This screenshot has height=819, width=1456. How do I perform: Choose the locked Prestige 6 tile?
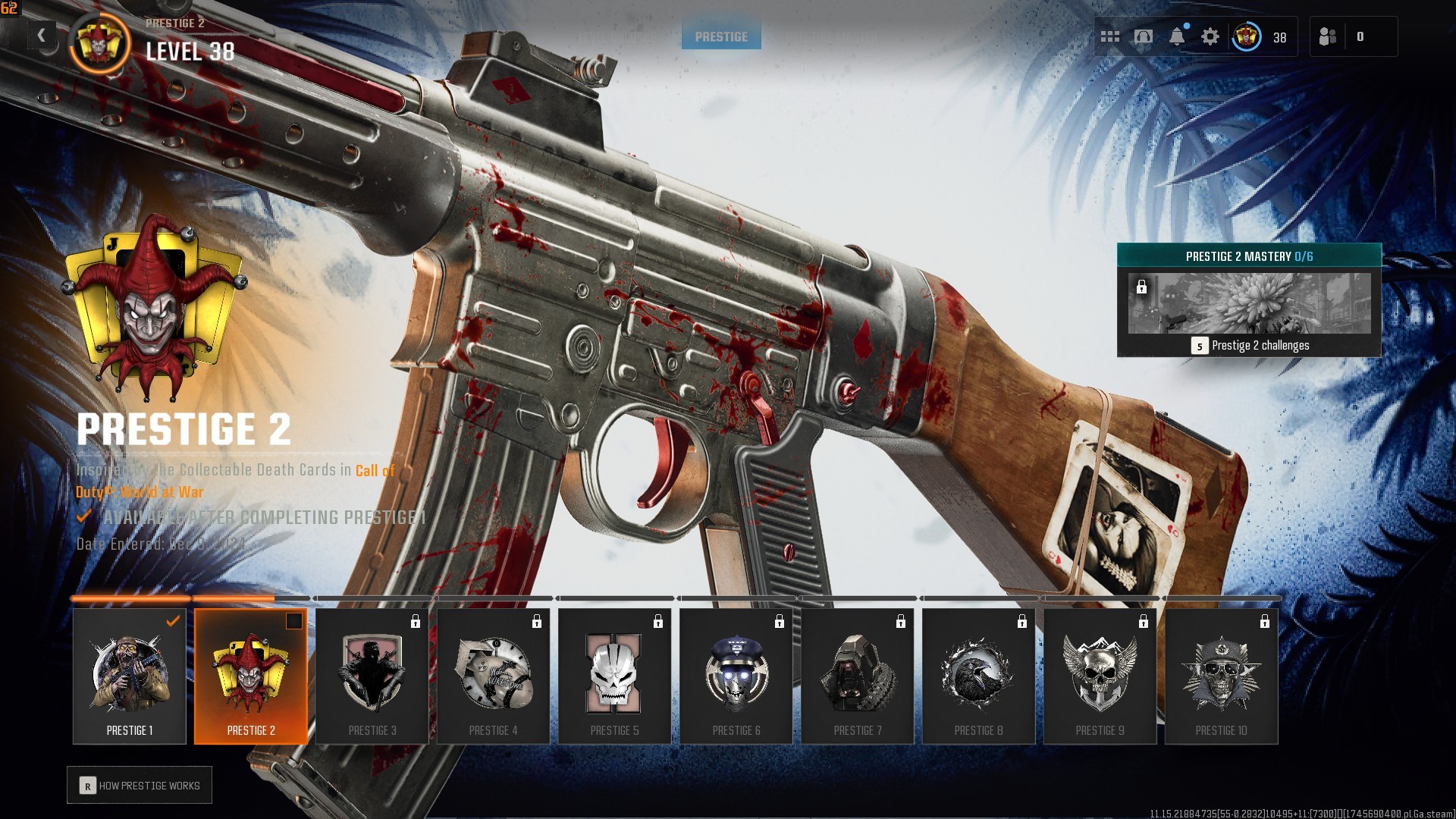coord(736,676)
